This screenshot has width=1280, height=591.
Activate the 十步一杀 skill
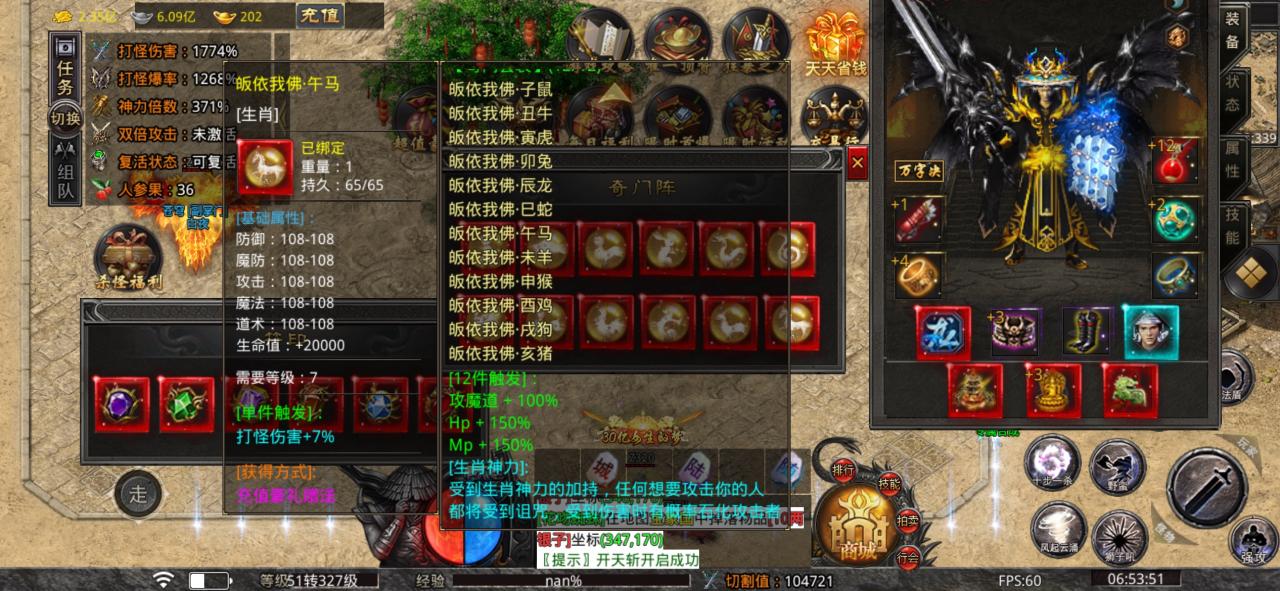pyautogui.click(x=1051, y=464)
